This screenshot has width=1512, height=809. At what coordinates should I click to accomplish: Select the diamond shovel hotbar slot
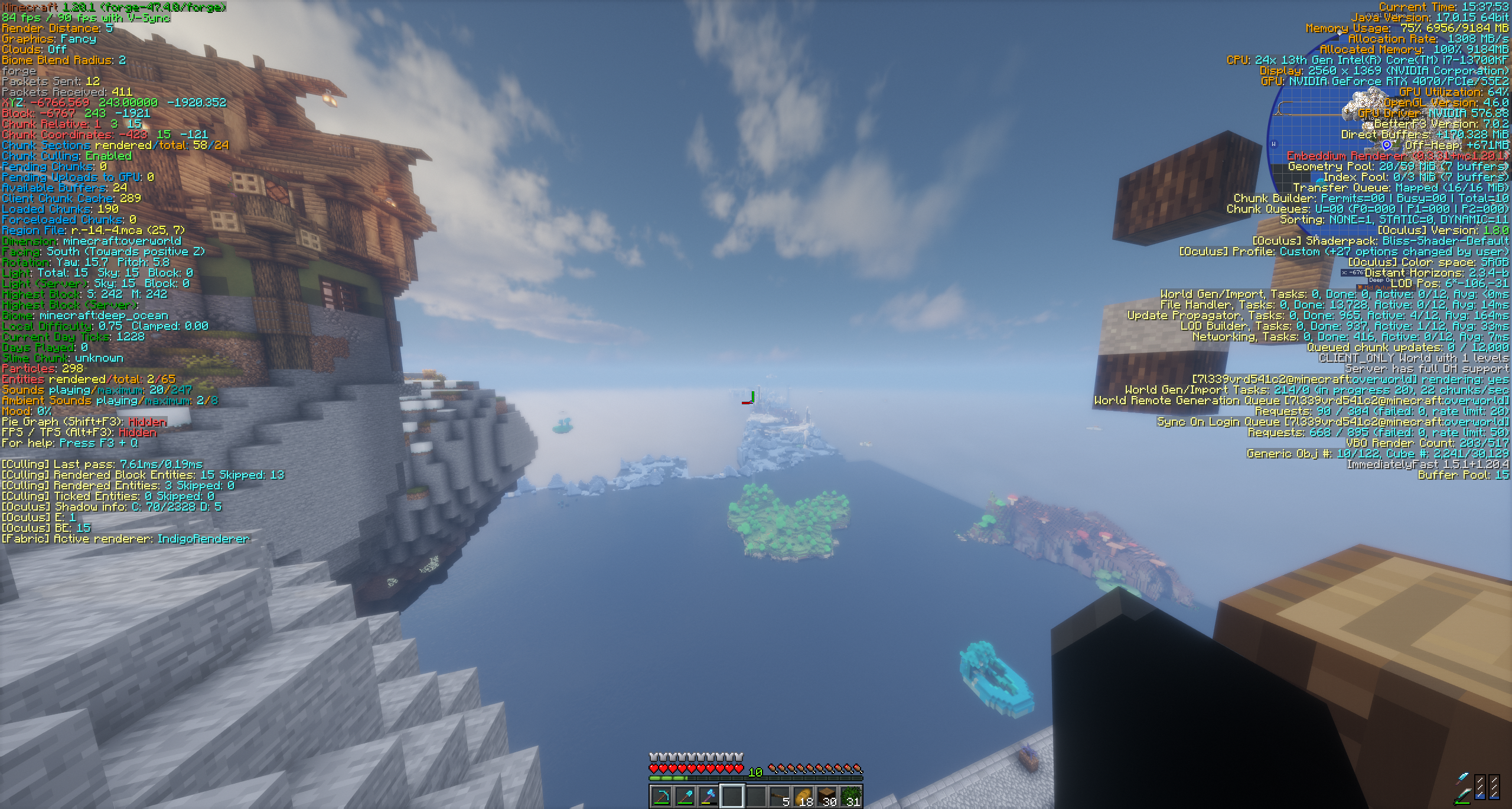[685, 797]
